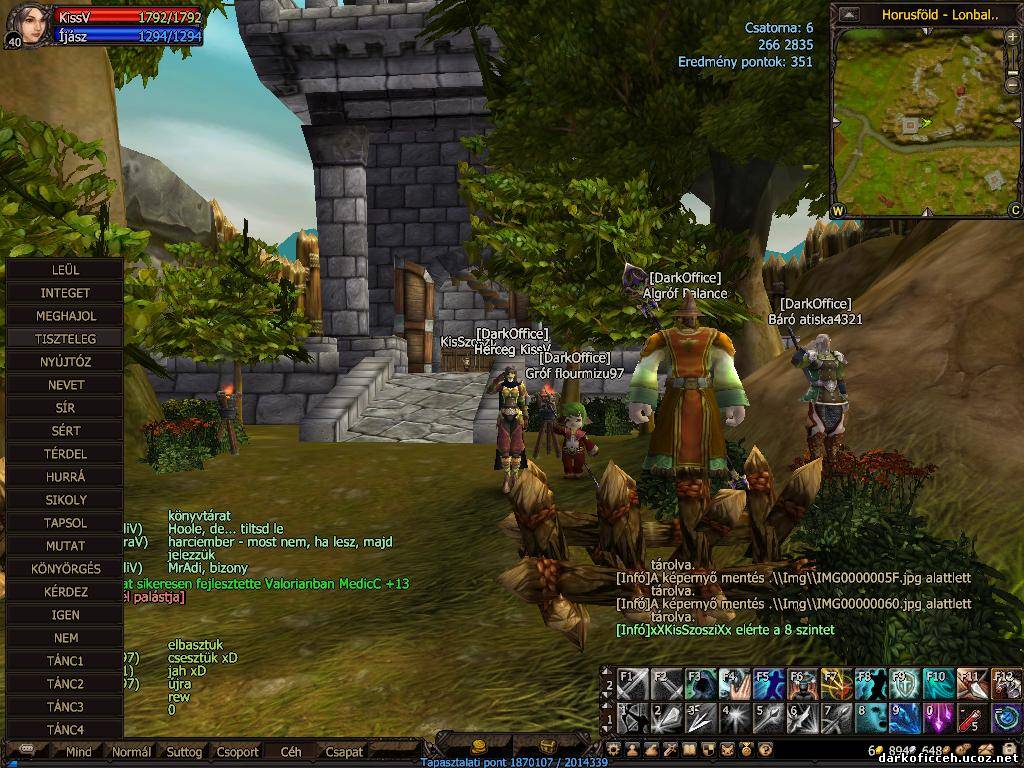Viewport: 1024px width, 768px height.
Task: Show the Mind chat tab
Action: point(78,752)
